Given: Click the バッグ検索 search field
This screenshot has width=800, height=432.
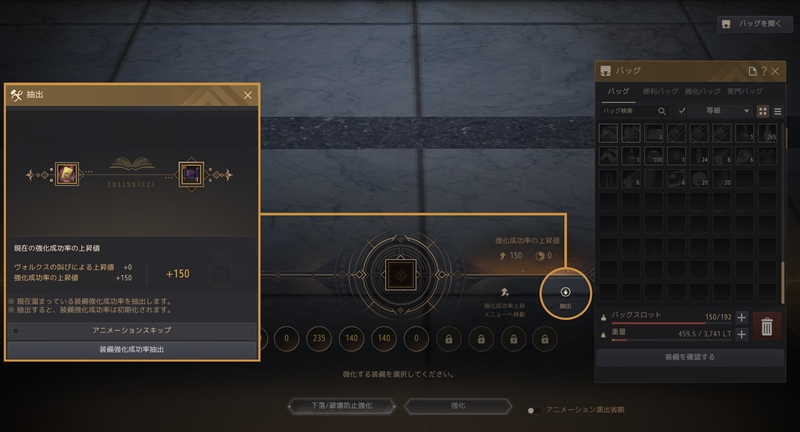Looking at the screenshot, I should tap(628, 111).
